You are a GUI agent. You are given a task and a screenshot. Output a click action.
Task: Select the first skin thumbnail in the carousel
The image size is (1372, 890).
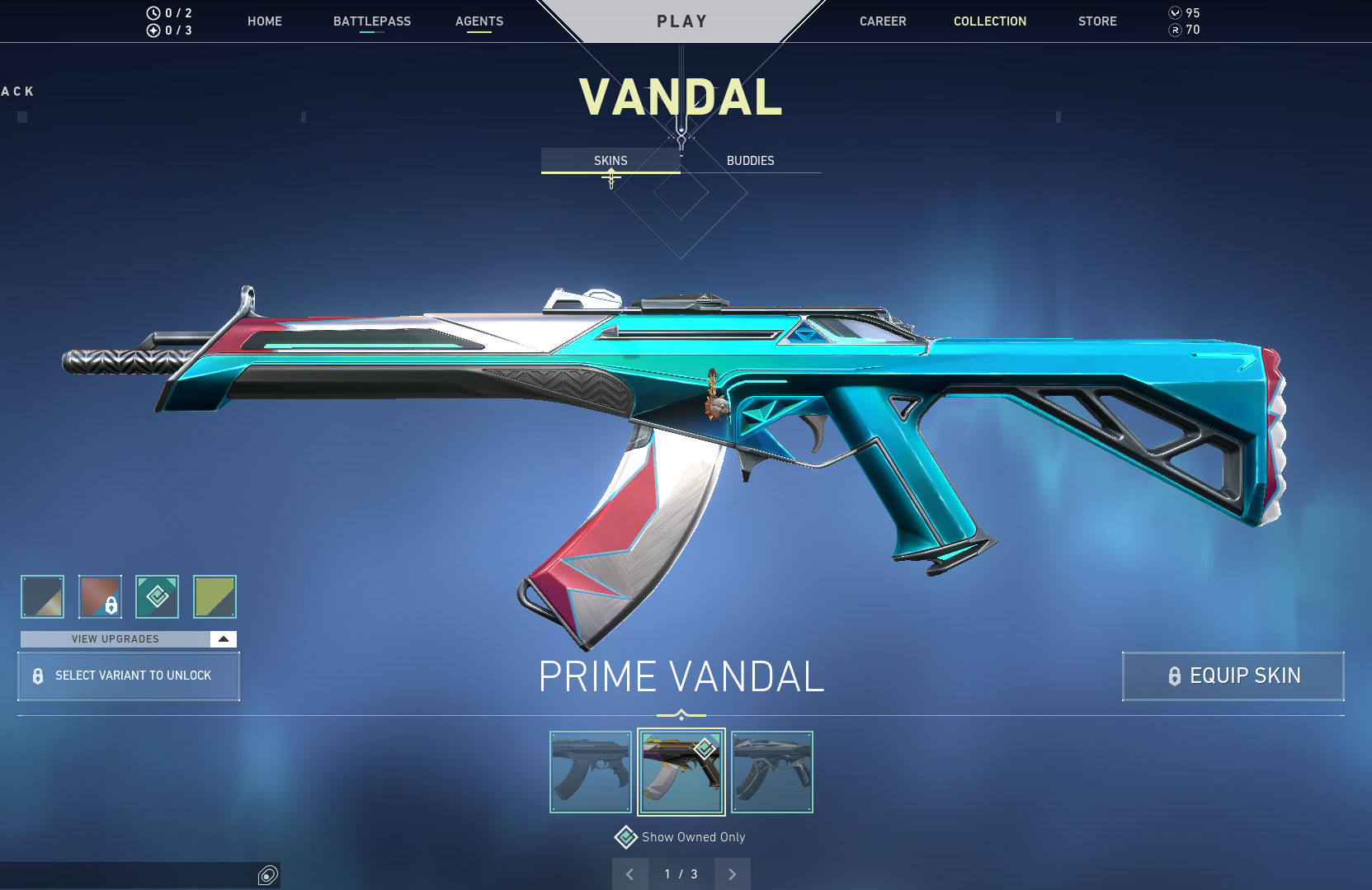(590, 771)
